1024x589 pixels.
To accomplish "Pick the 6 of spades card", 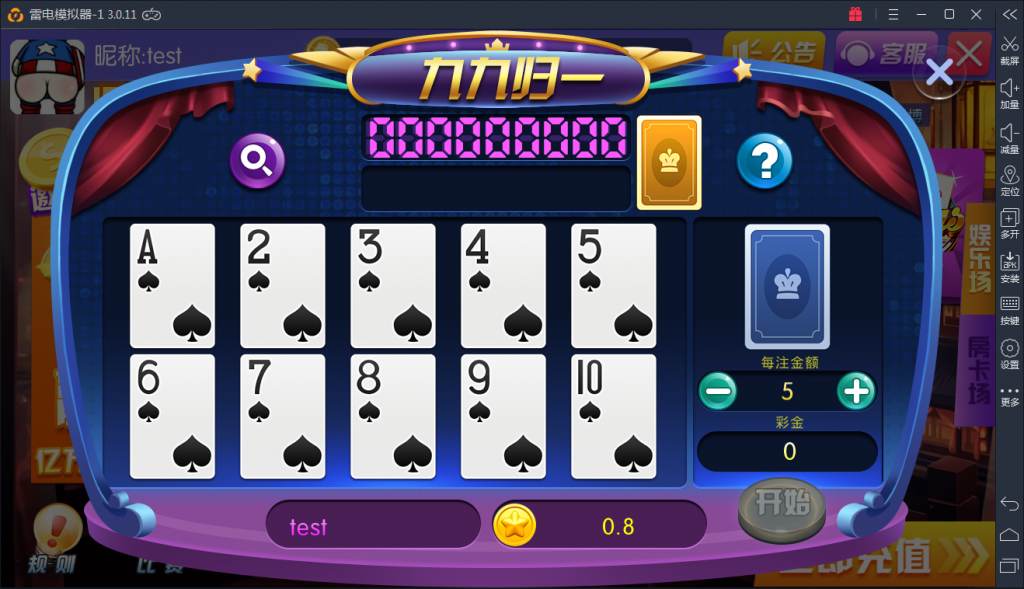I will coord(172,416).
